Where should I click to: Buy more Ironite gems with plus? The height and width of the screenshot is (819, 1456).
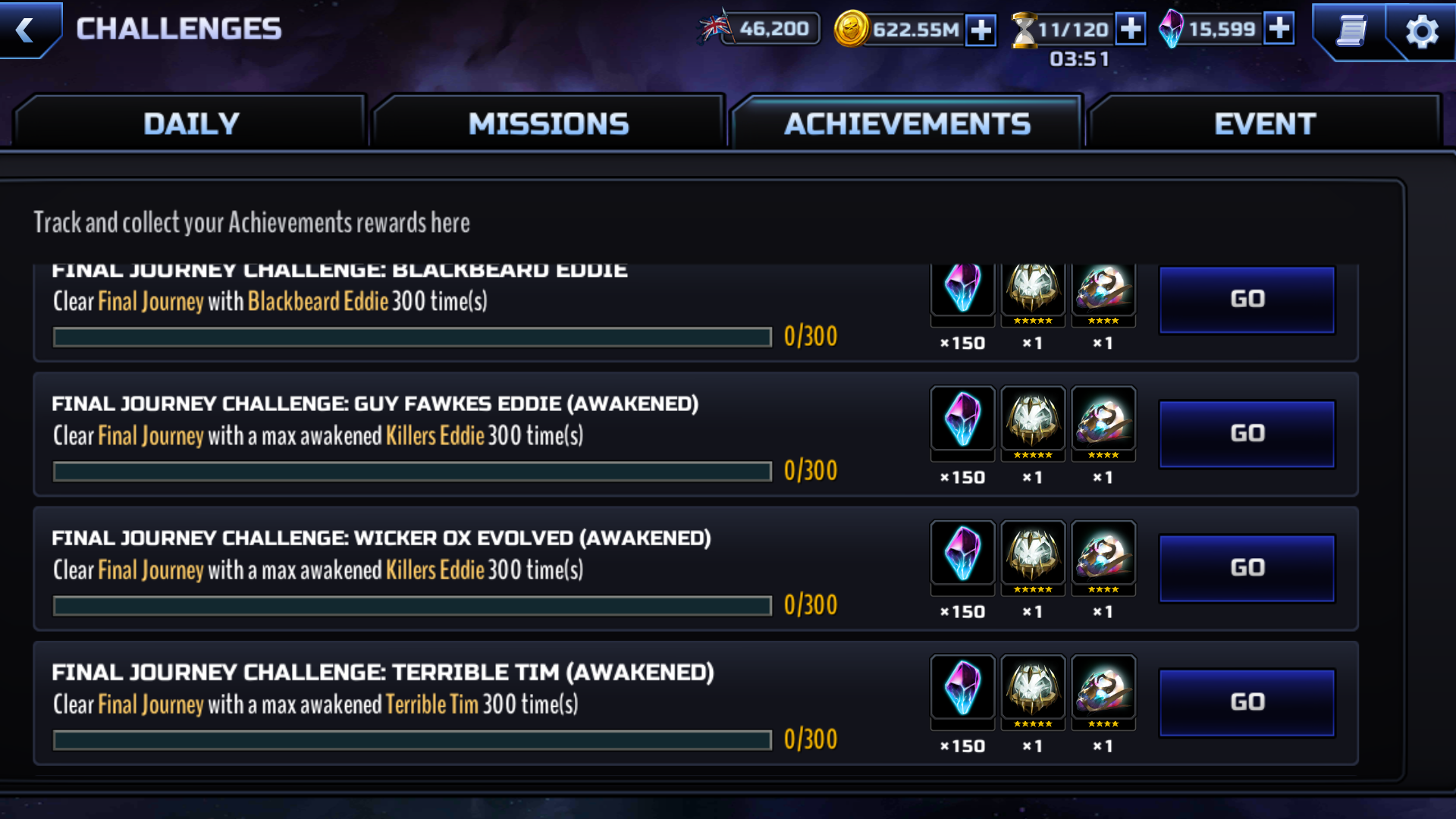click(1279, 30)
